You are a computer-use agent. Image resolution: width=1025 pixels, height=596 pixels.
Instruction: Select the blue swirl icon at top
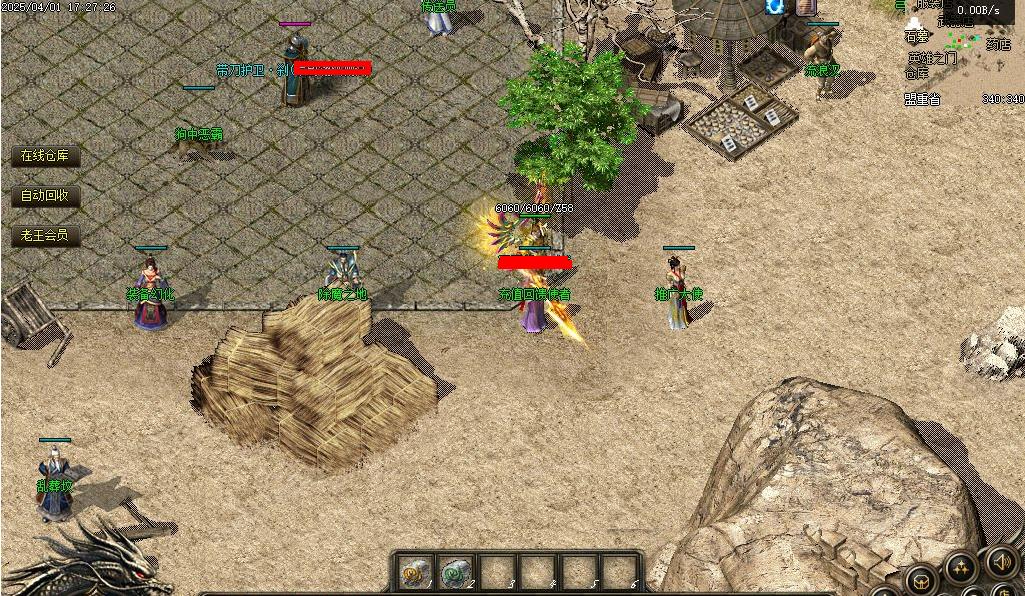point(775,7)
